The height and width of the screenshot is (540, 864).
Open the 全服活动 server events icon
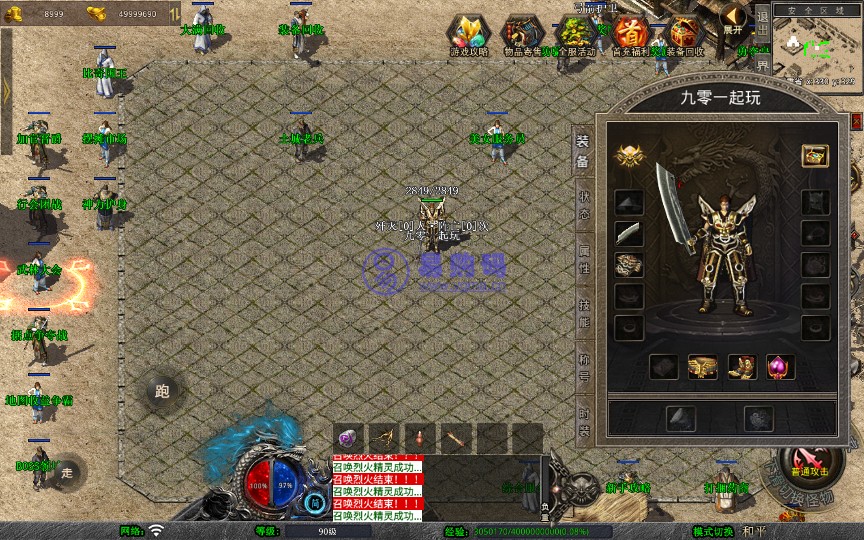[574, 33]
